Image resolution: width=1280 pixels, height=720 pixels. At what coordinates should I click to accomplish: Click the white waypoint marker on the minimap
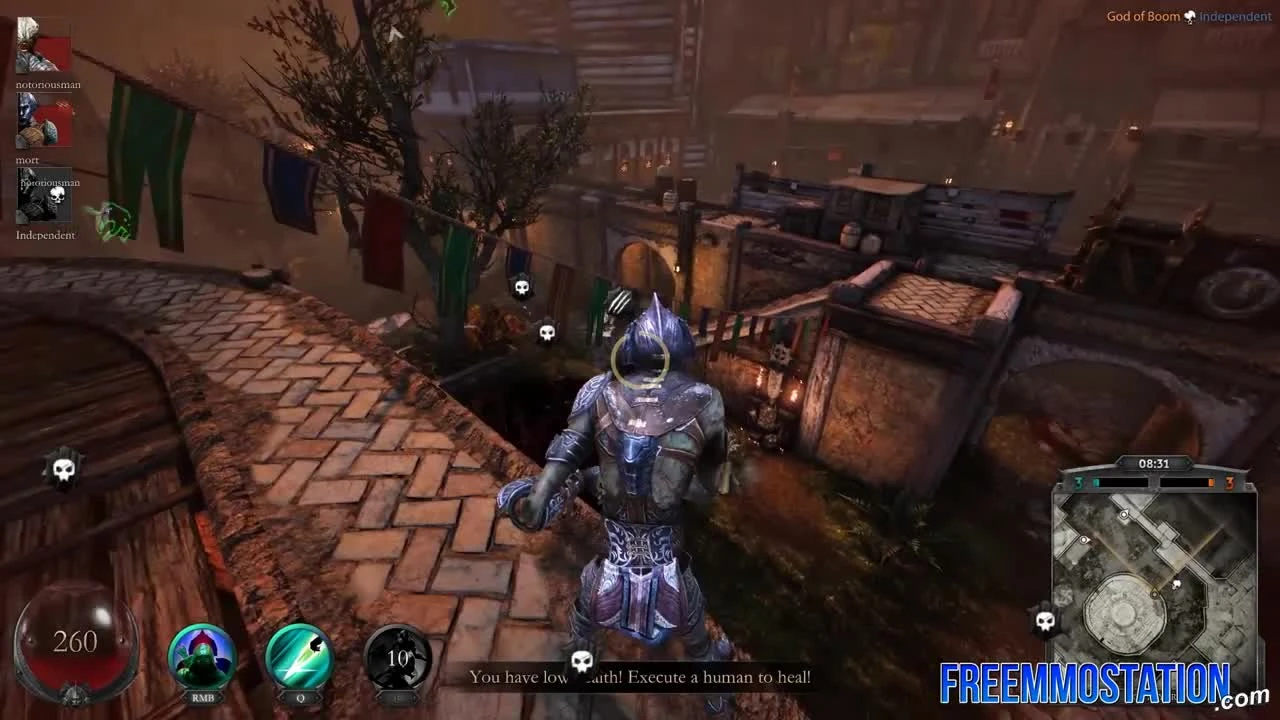pos(1124,513)
